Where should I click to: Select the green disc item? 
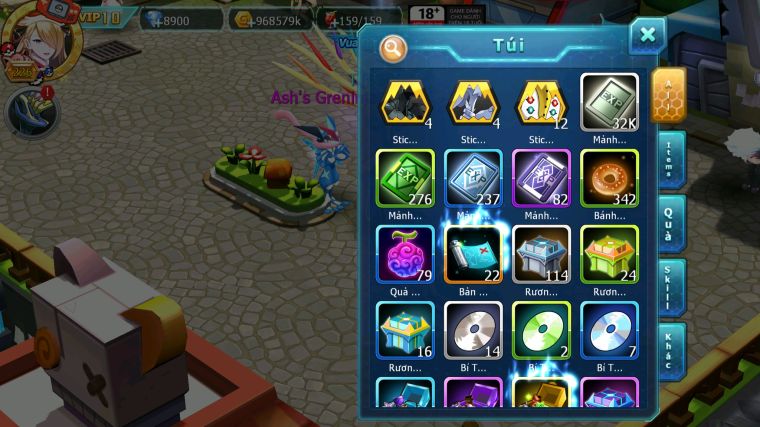pos(541,330)
